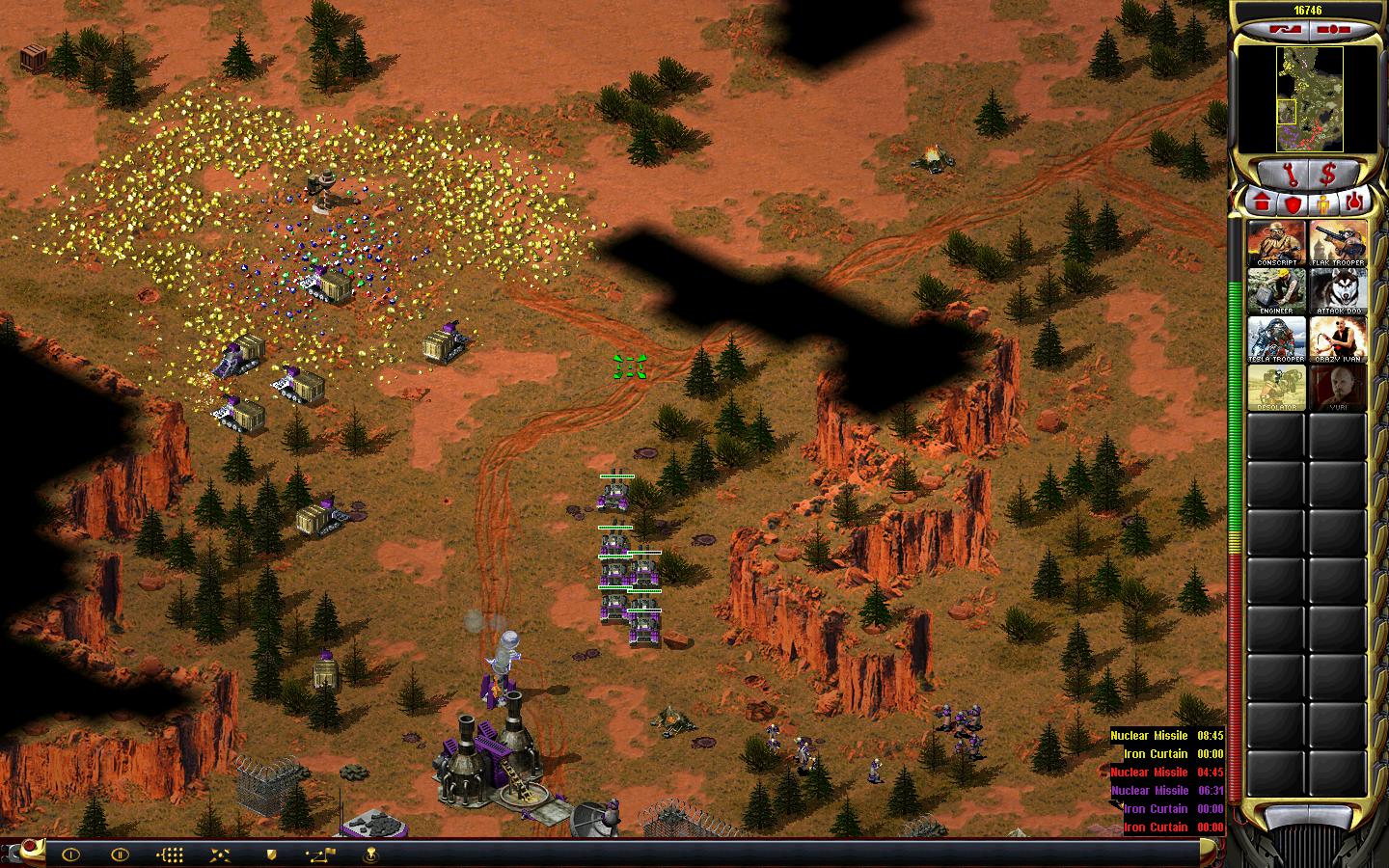Switch to the structures build tab
Viewport: 1389px width, 868px height.
(x=1262, y=203)
